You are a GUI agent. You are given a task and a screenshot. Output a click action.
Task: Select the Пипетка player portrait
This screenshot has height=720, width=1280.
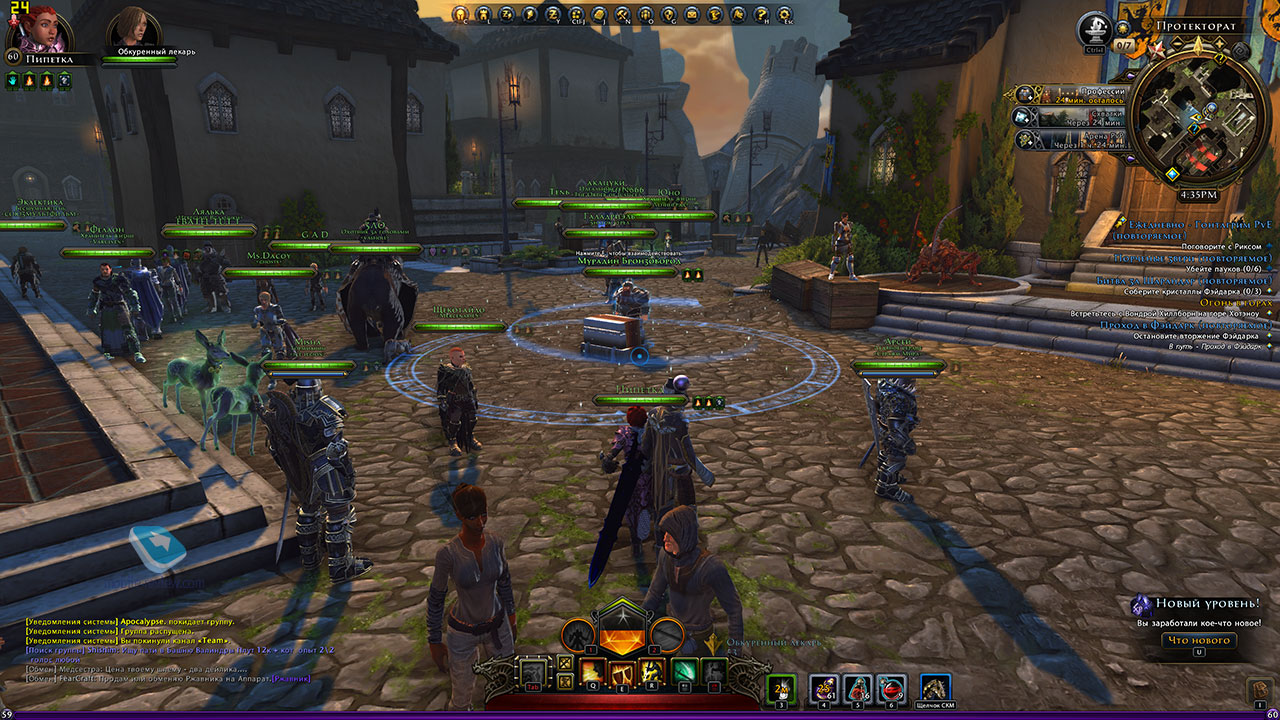pyautogui.click(x=28, y=30)
